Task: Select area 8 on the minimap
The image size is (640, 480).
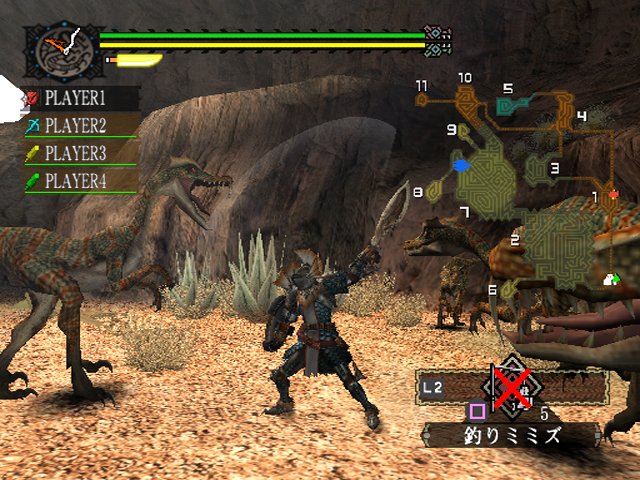Action: [x=434, y=190]
